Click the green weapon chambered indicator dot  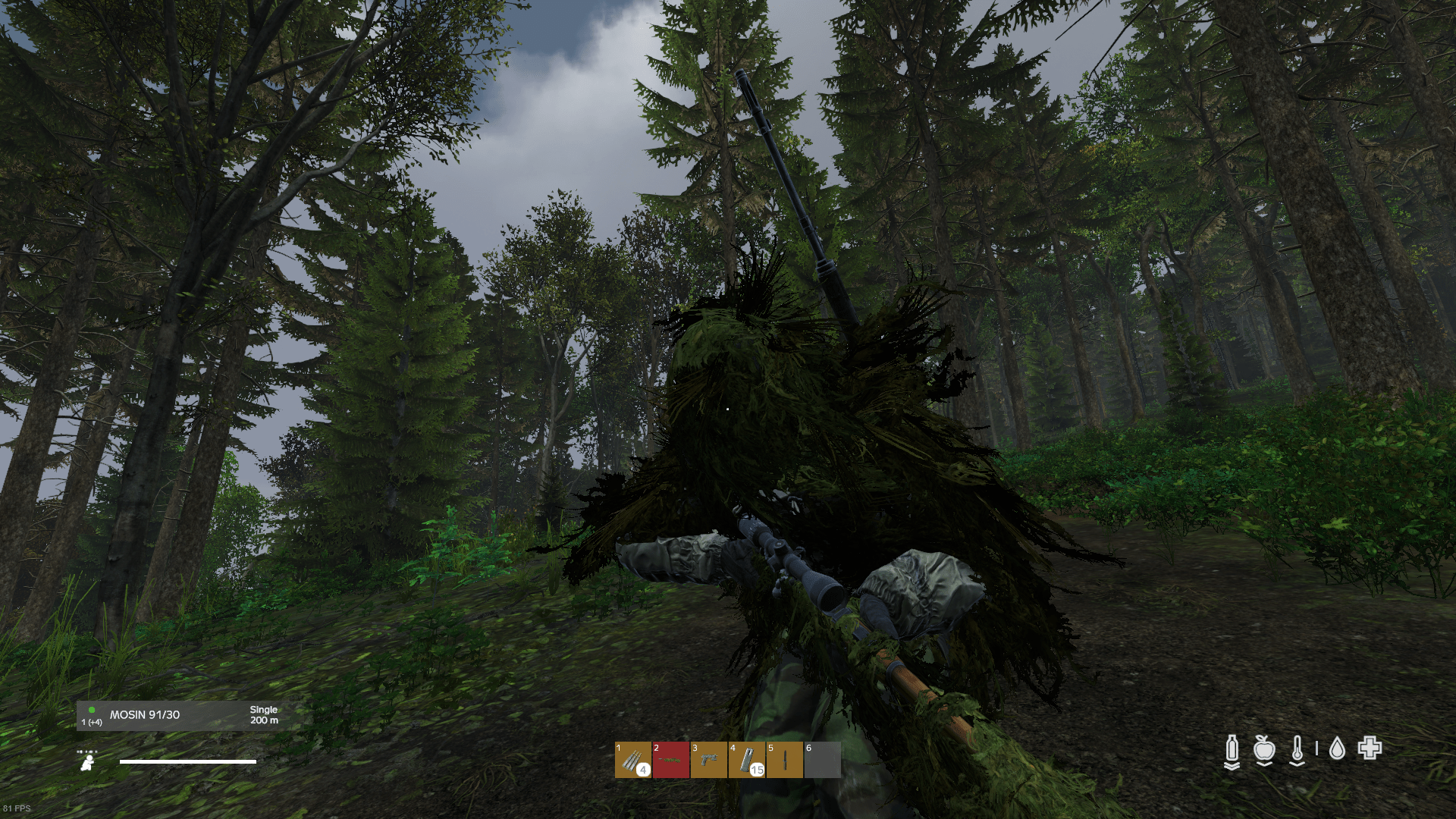coord(93,709)
